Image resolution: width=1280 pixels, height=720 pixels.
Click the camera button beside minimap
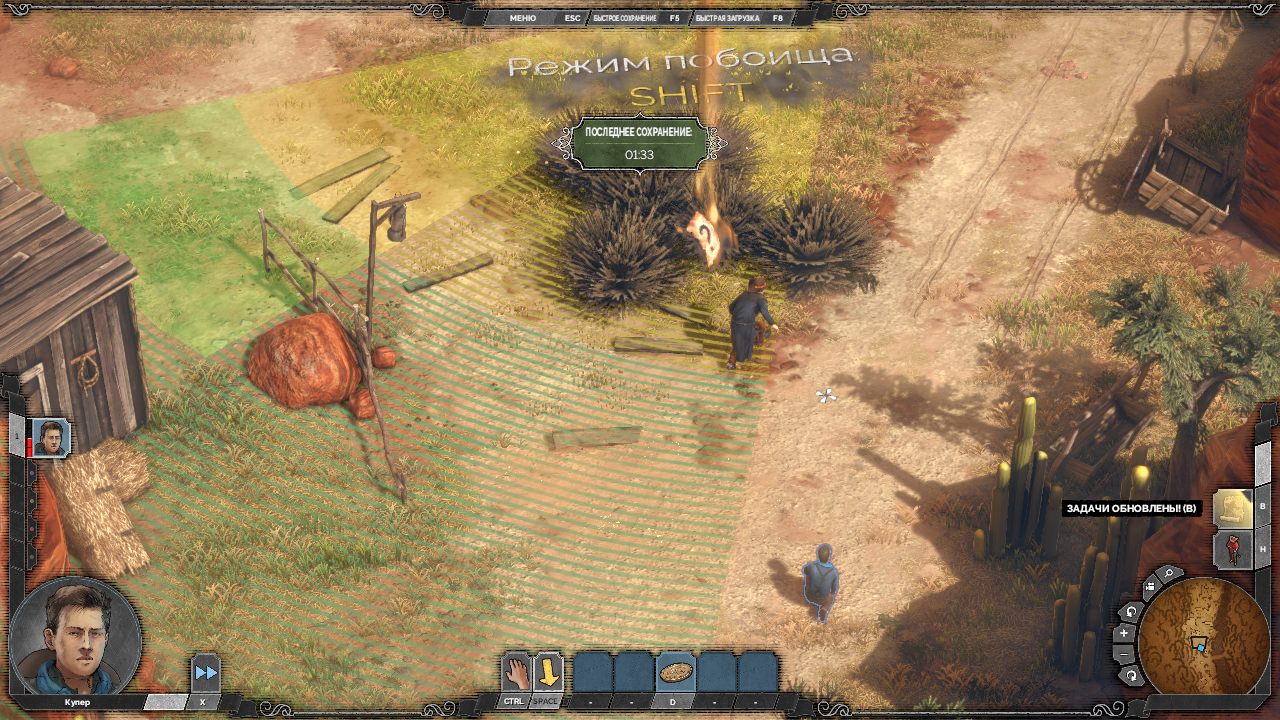[x=1148, y=587]
